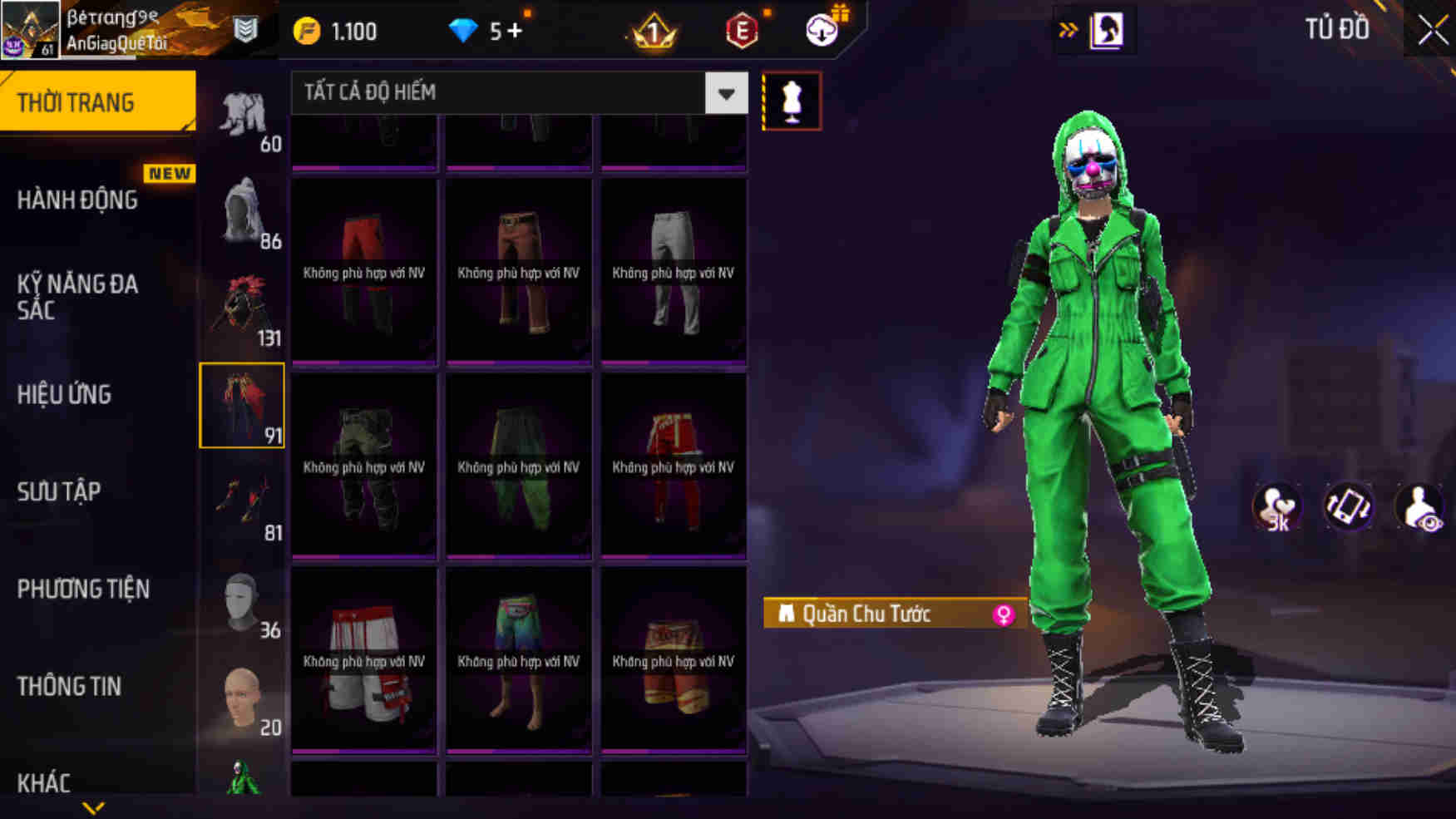Click the female gender symbol on Quần Chu Tước

(x=1007, y=614)
